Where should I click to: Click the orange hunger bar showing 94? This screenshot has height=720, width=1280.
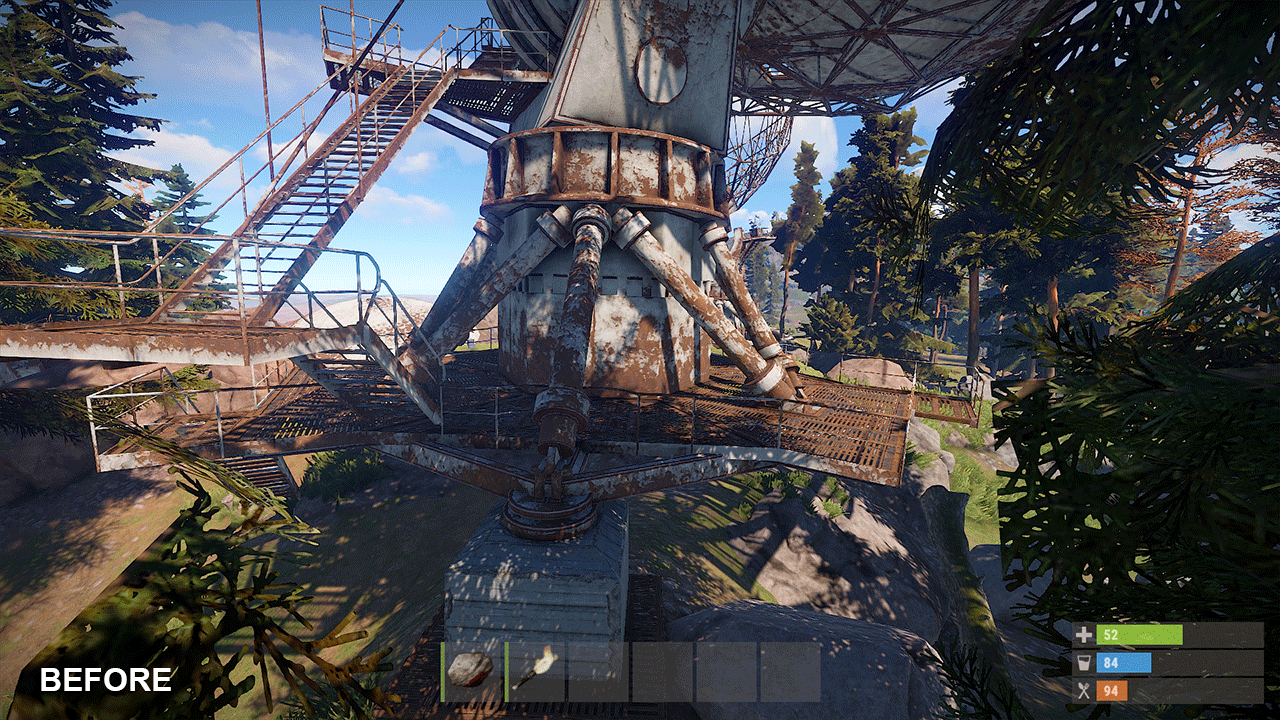pyautogui.click(x=1112, y=690)
